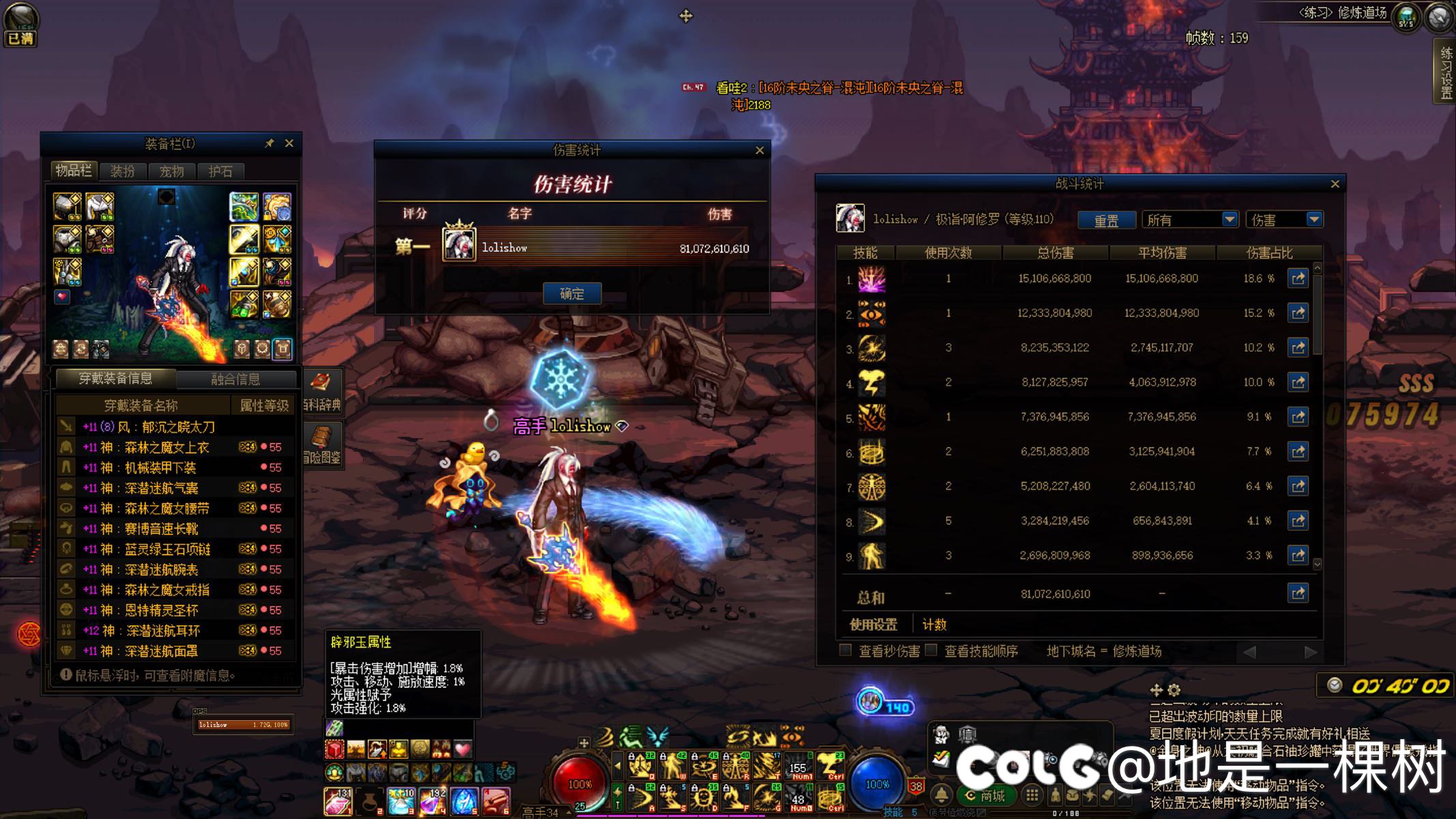Close the 装备栏 equipment panel

289,143
